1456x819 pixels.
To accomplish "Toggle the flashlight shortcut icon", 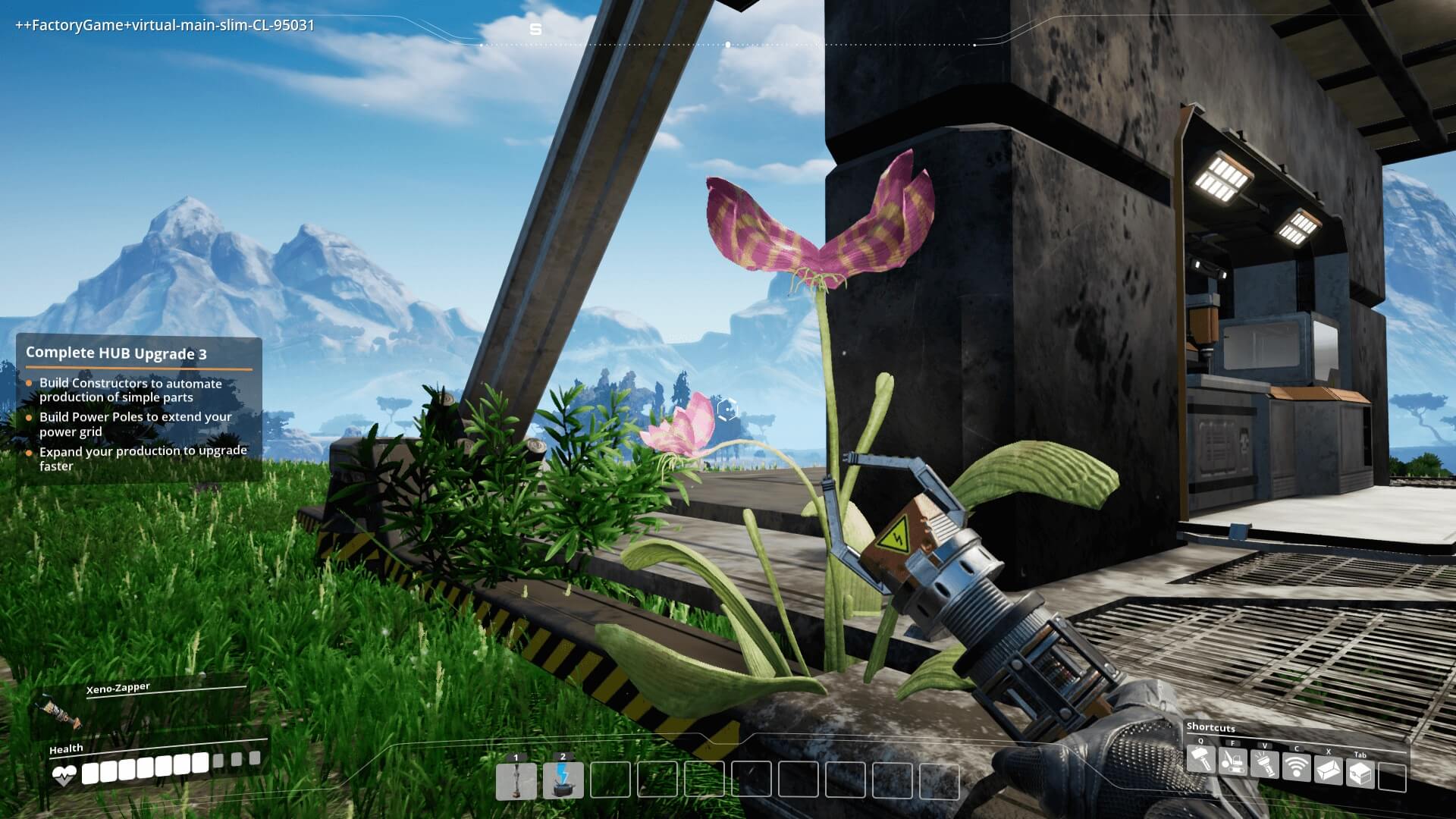I will 1265,764.
